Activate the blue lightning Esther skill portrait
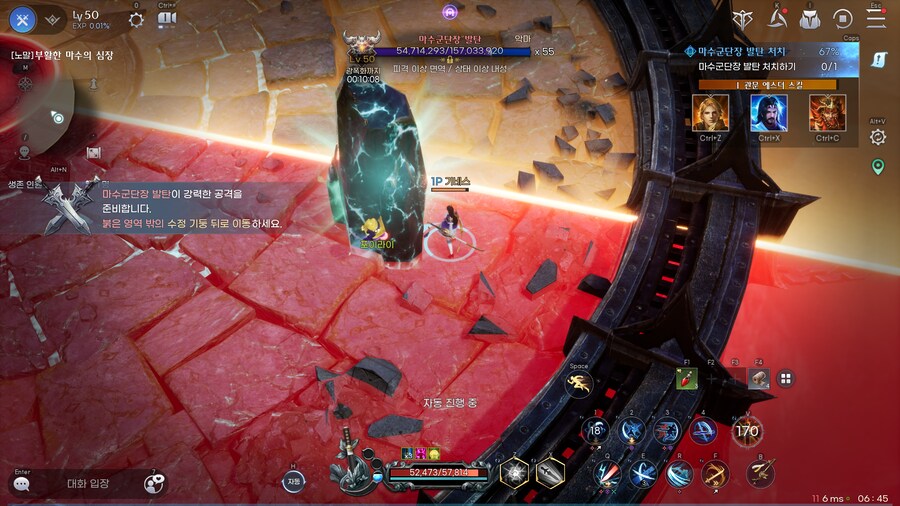Viewport: 900px width, 506px height. (x=768, y=113)
